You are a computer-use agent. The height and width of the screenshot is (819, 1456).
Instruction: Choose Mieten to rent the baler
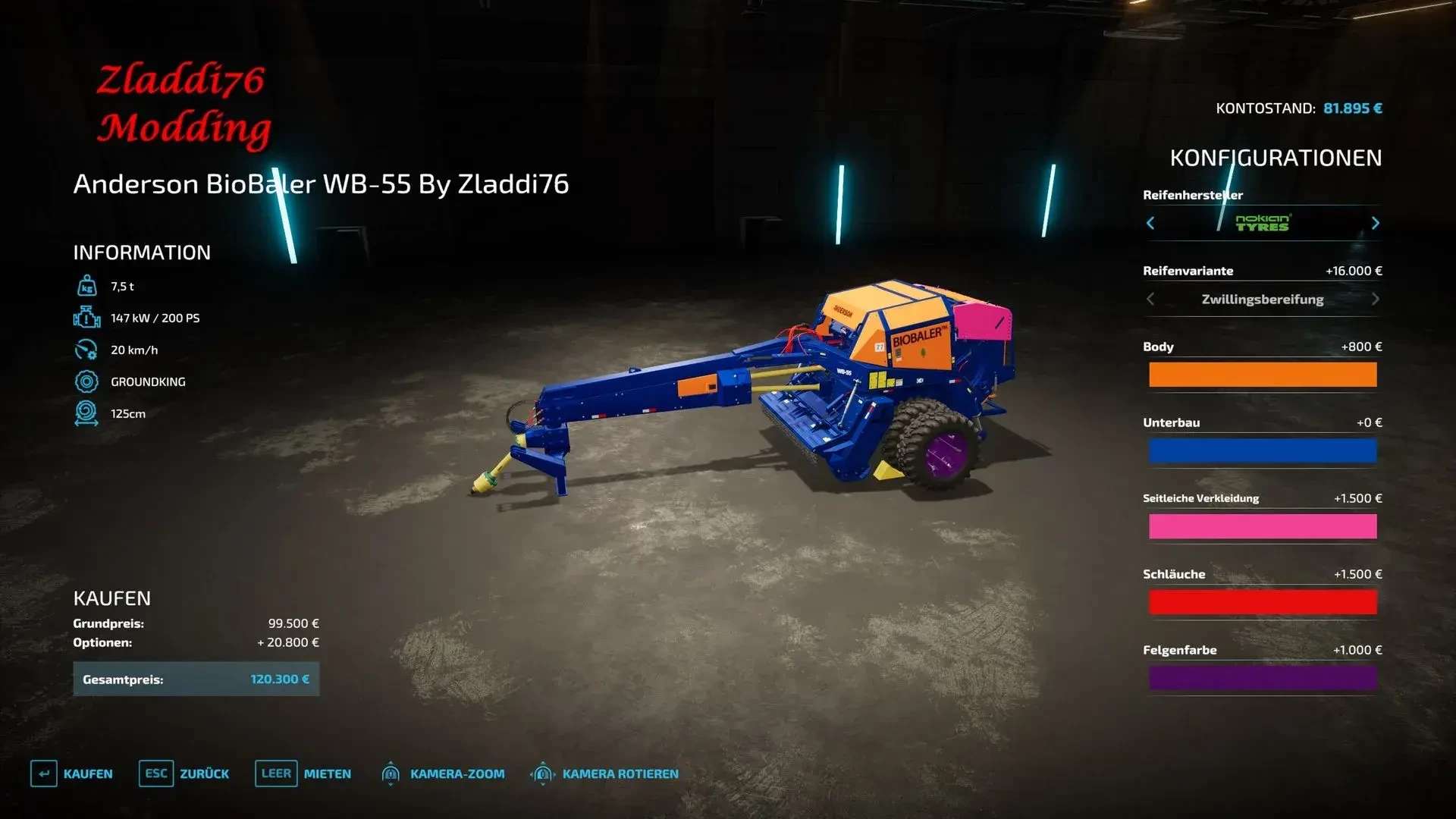point(303,773)
